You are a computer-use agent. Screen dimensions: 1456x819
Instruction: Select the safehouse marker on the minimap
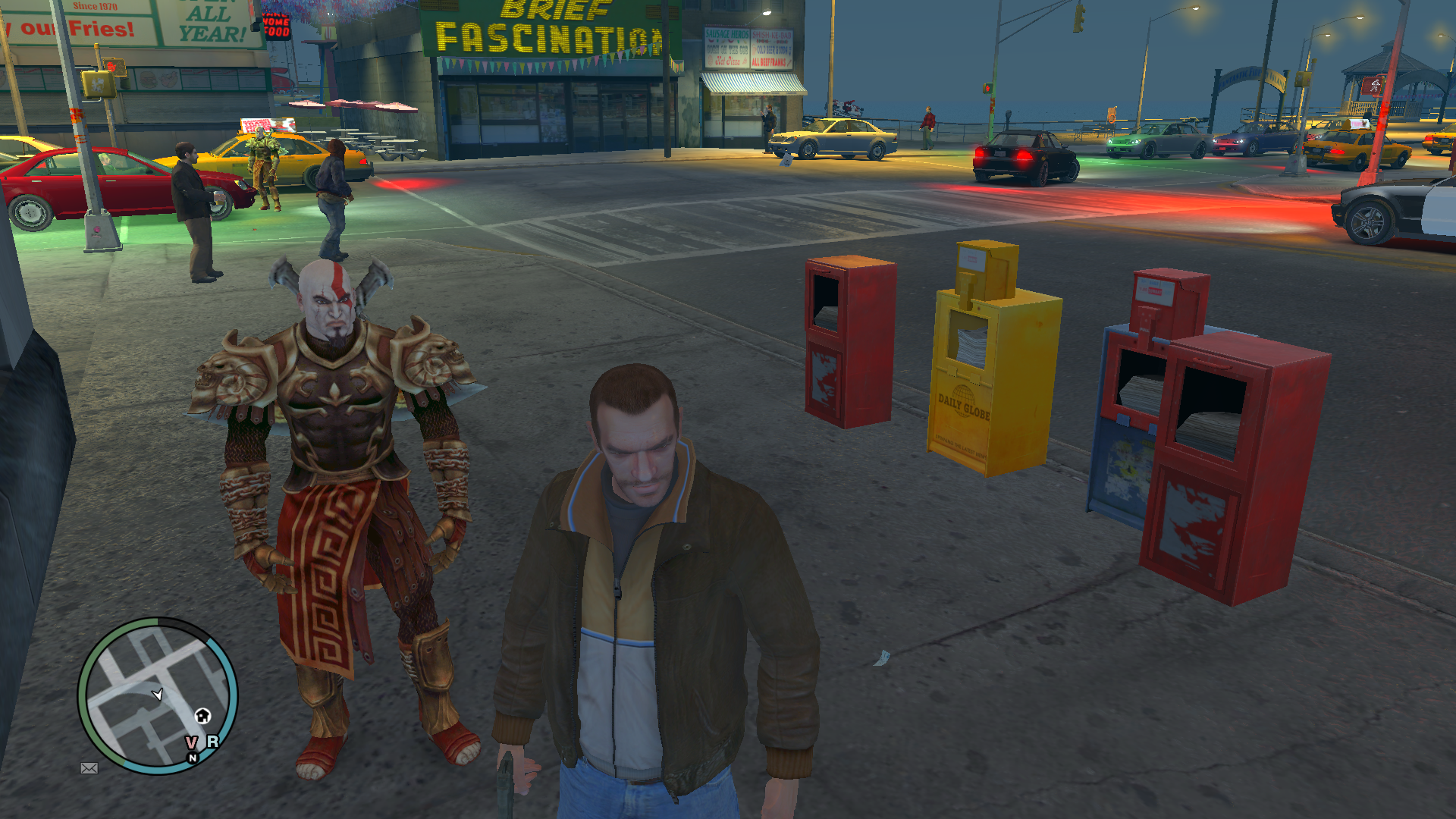click(x=202, y=715)
